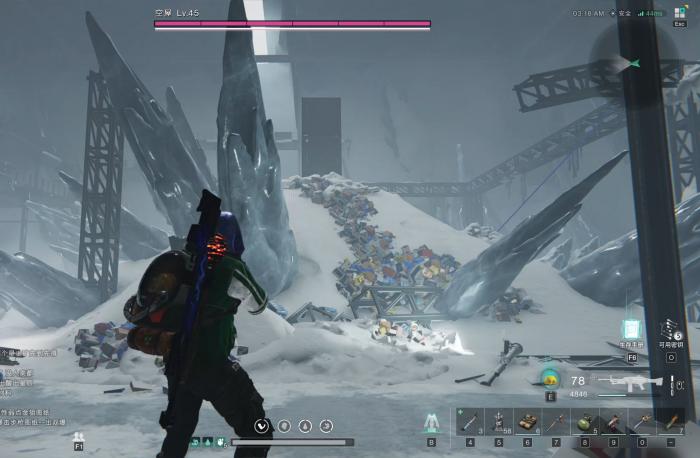Open the team members icon
Screen dimensions: 700x458
[x=79, y=437]
